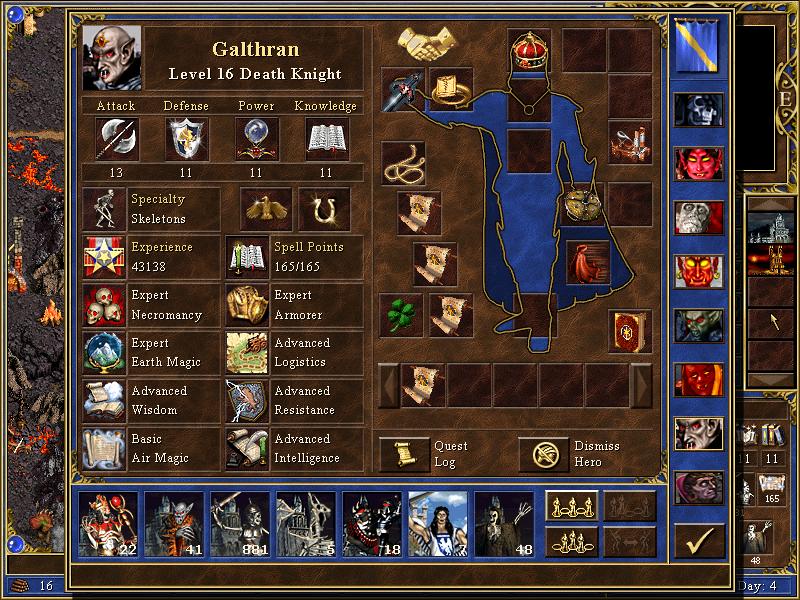Image resolution: width=800 pixels, height=600 pixels.
Task: View the Experience star icon
Action: pos(103,257)
